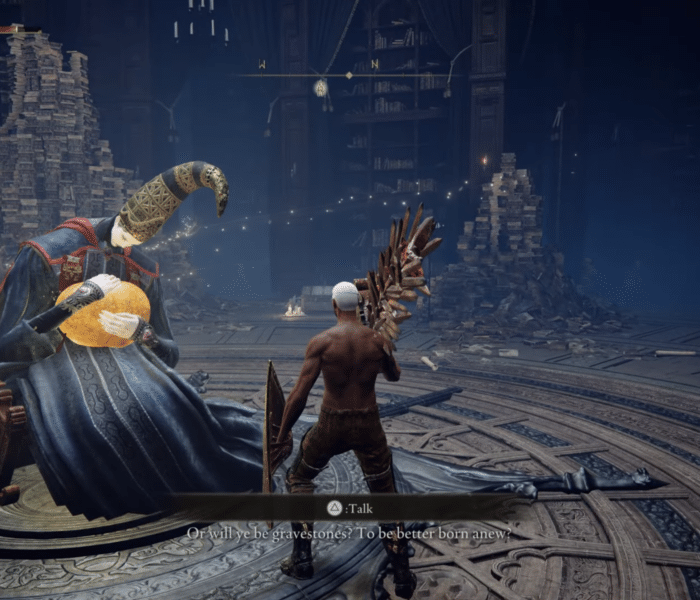
Task: Click the compass bar at the top
Action: click(348, 74)
